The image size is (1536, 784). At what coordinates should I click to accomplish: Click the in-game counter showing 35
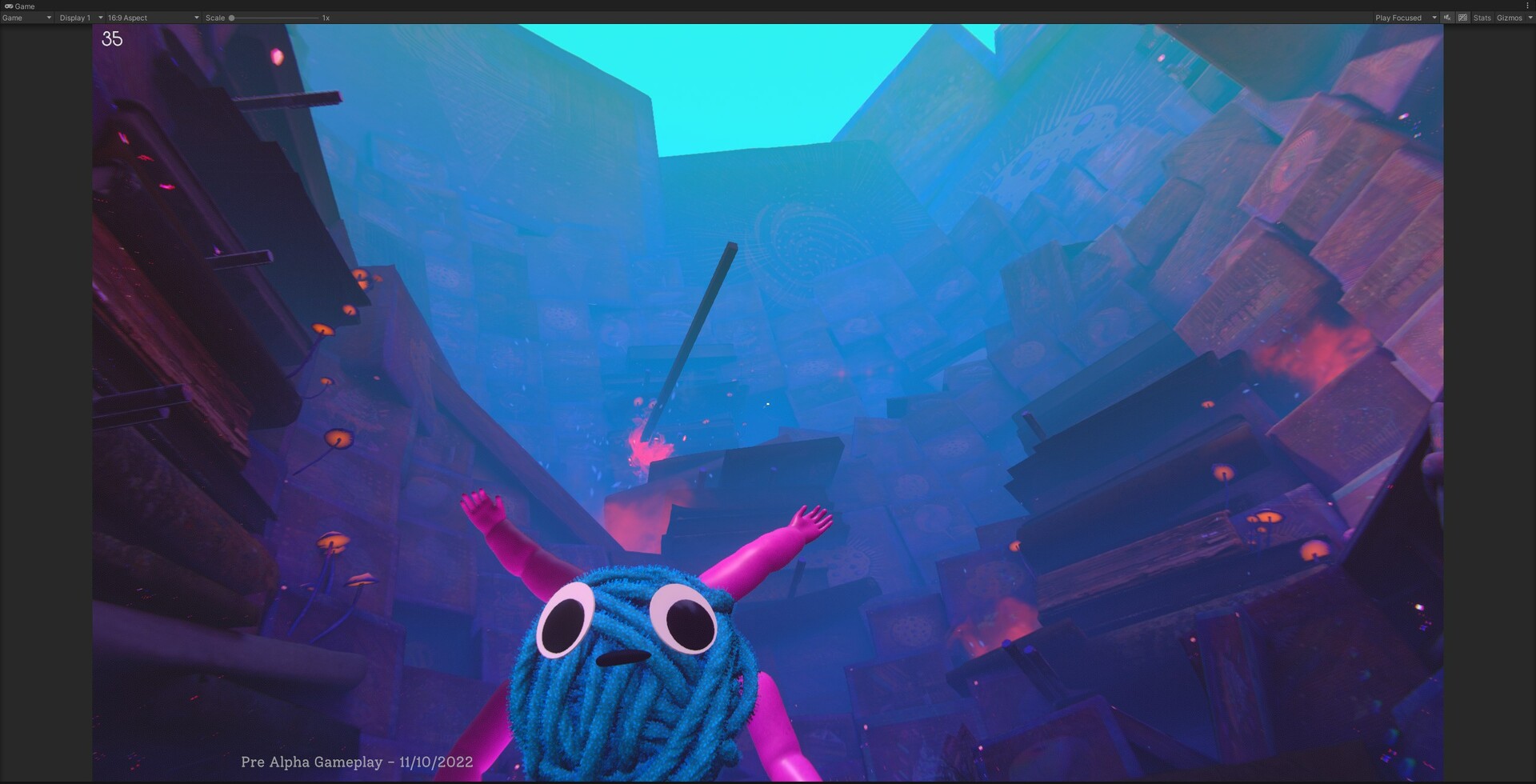click(x=111, y=39)
